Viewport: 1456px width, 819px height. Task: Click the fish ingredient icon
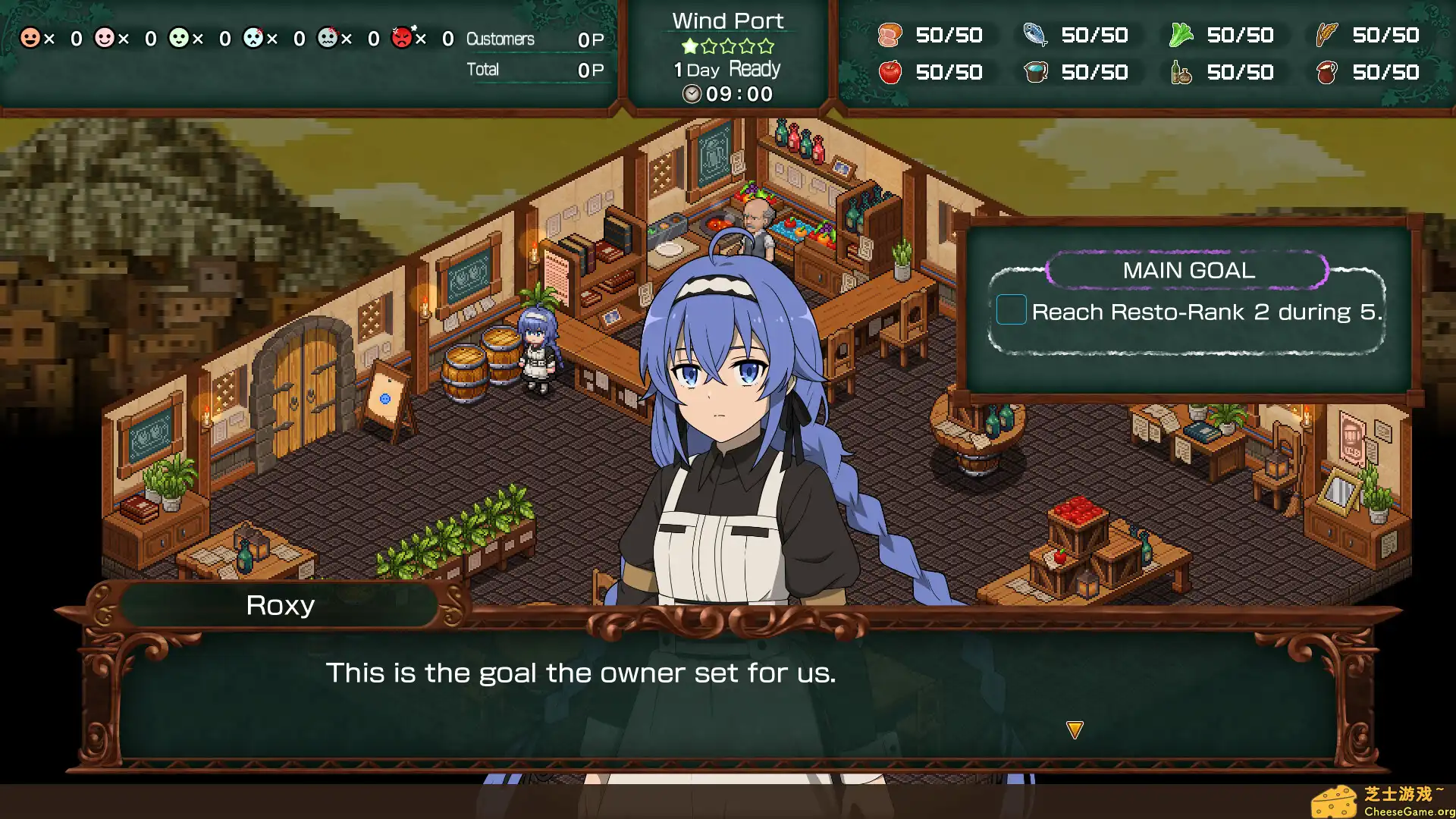pos(1036,36)
